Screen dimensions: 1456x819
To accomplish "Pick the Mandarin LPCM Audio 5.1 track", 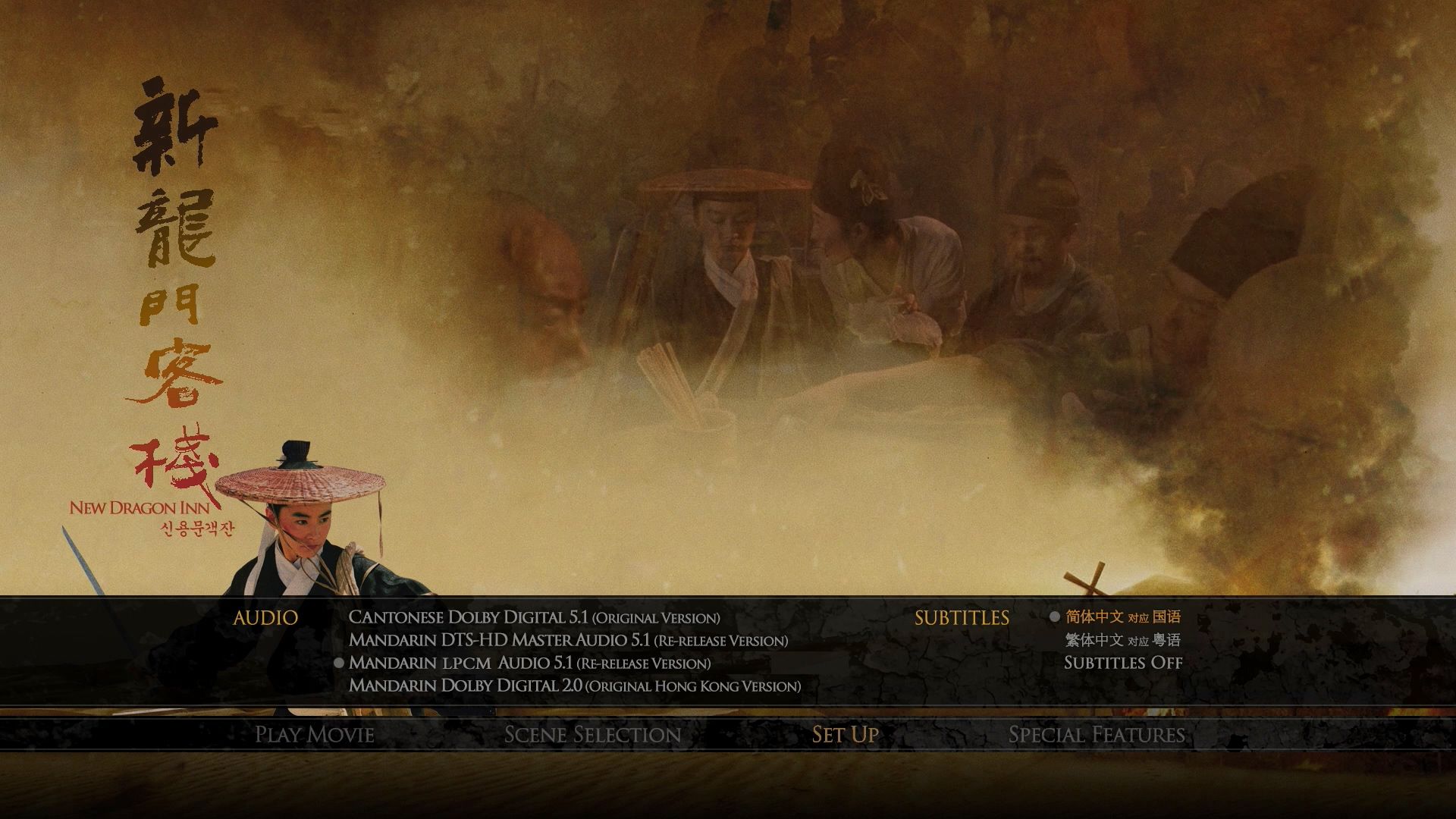I will tap(529, 663).
